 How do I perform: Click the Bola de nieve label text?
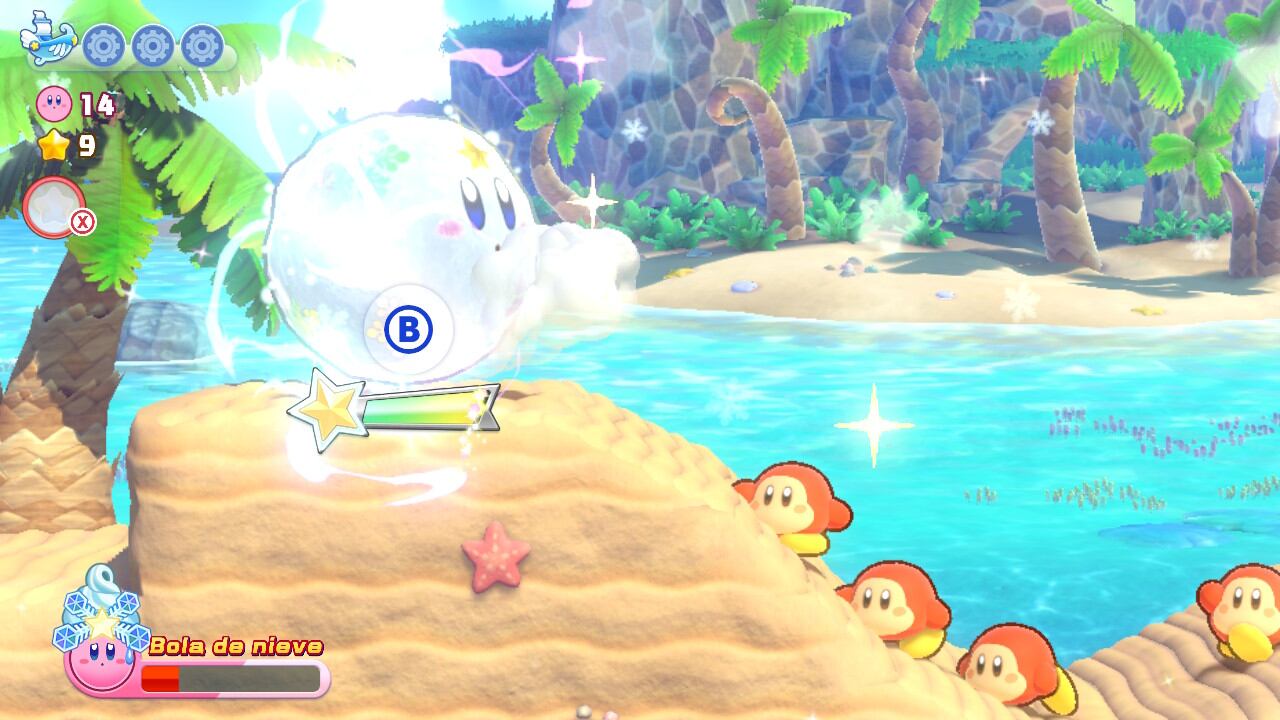coord(235,644)
